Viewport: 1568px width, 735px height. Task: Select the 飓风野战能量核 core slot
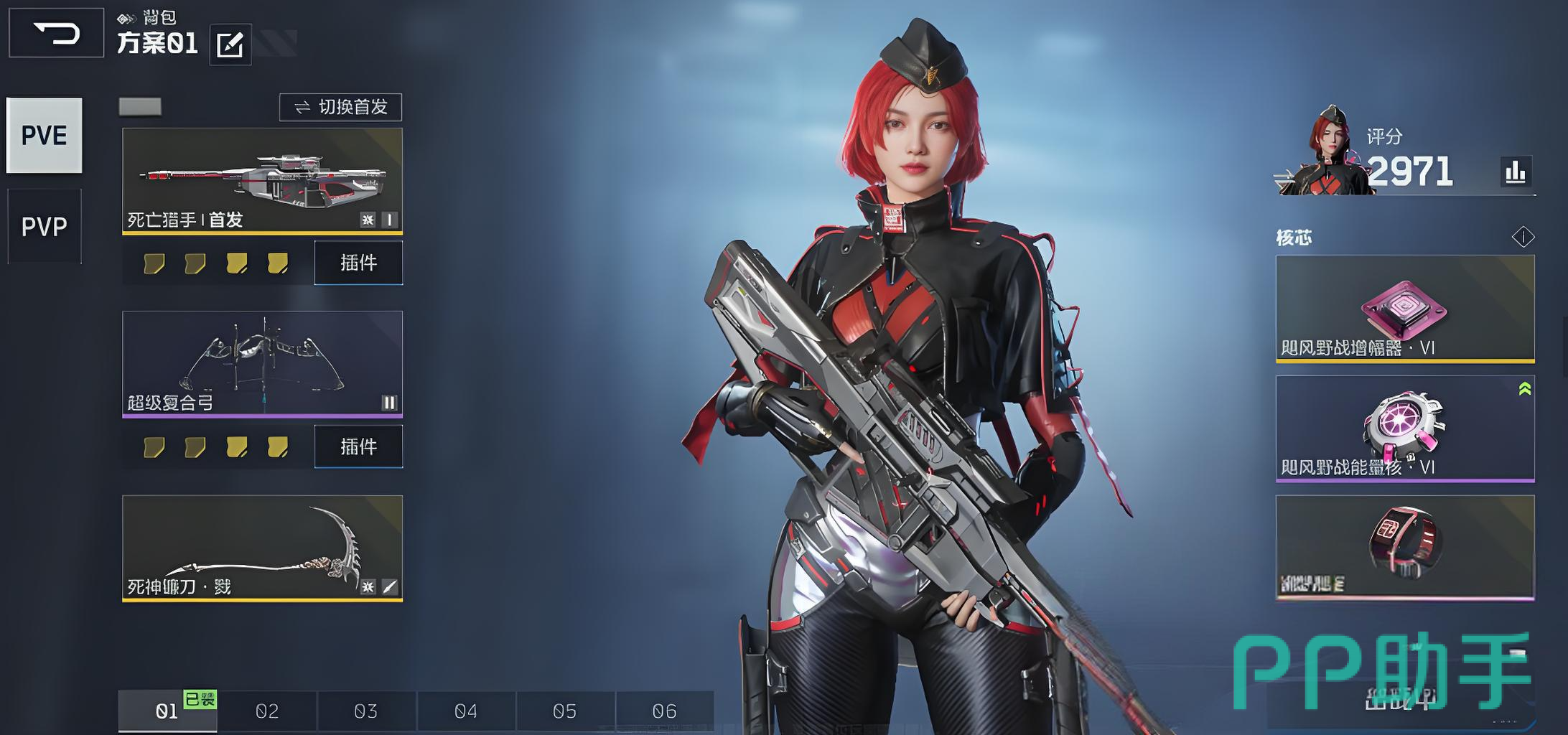1405,429
